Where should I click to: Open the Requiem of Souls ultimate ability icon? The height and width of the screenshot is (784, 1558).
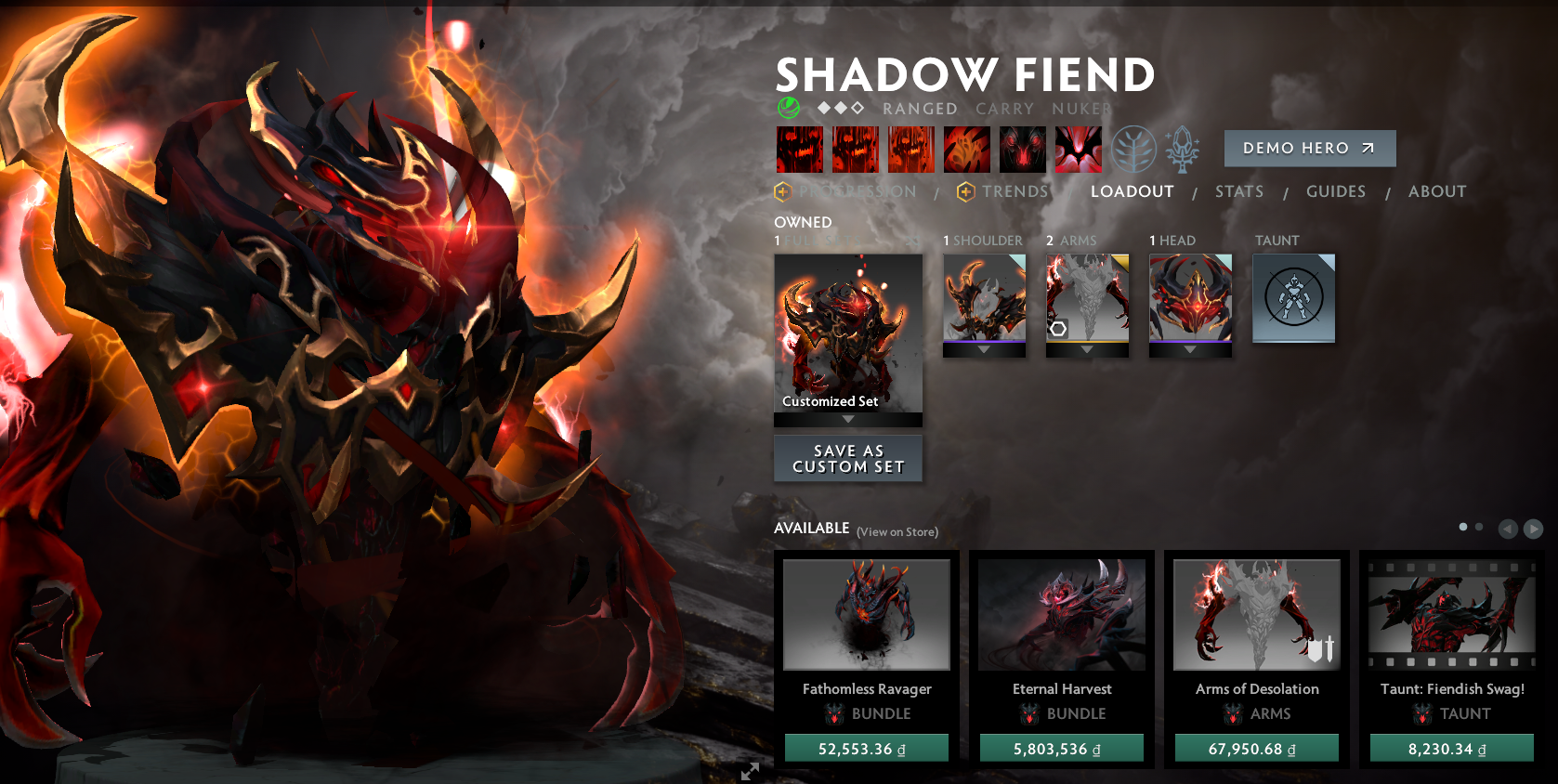pyautogui.click(x=1078, y=149)
